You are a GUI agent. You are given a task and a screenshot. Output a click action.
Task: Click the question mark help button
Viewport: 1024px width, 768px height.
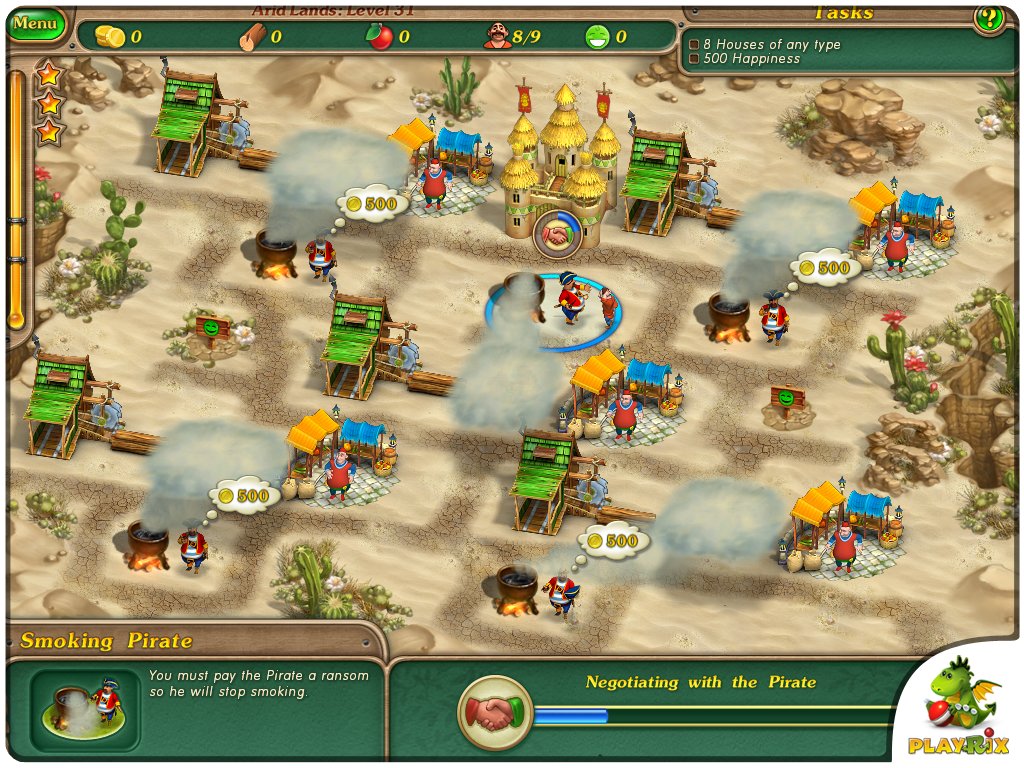point(989,18)
